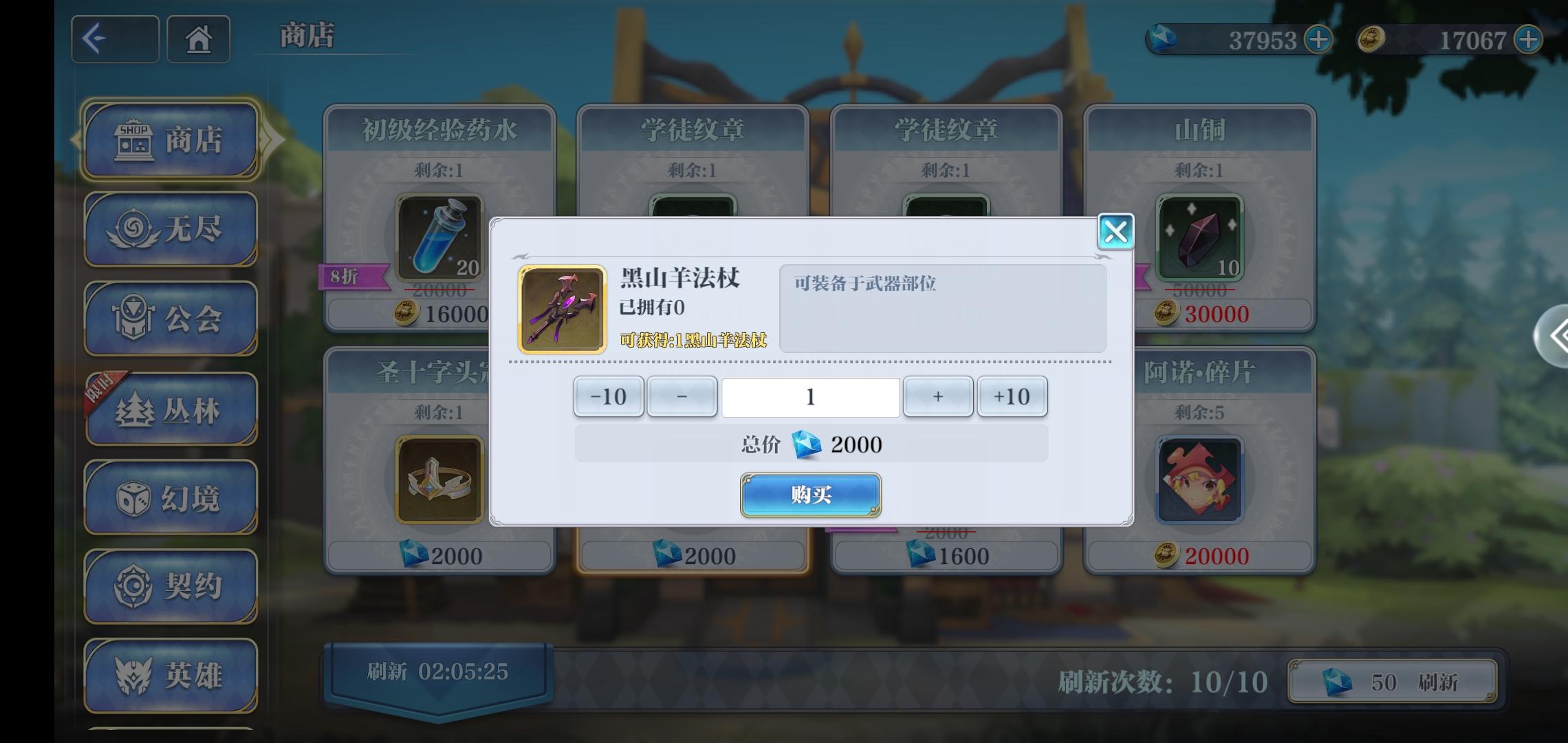This screenshot has height=743, width=1568.
Task: Select the quantity input showing 1
Action: tap(810, 396)
